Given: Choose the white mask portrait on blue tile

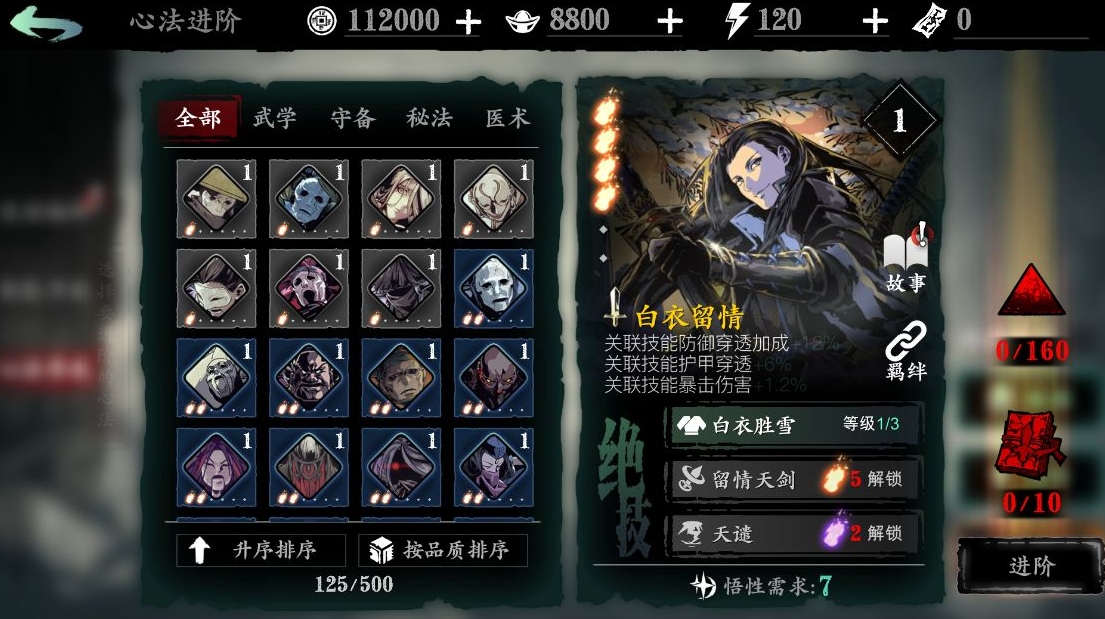Looking at the screenshot, I should tap(493, 289).
